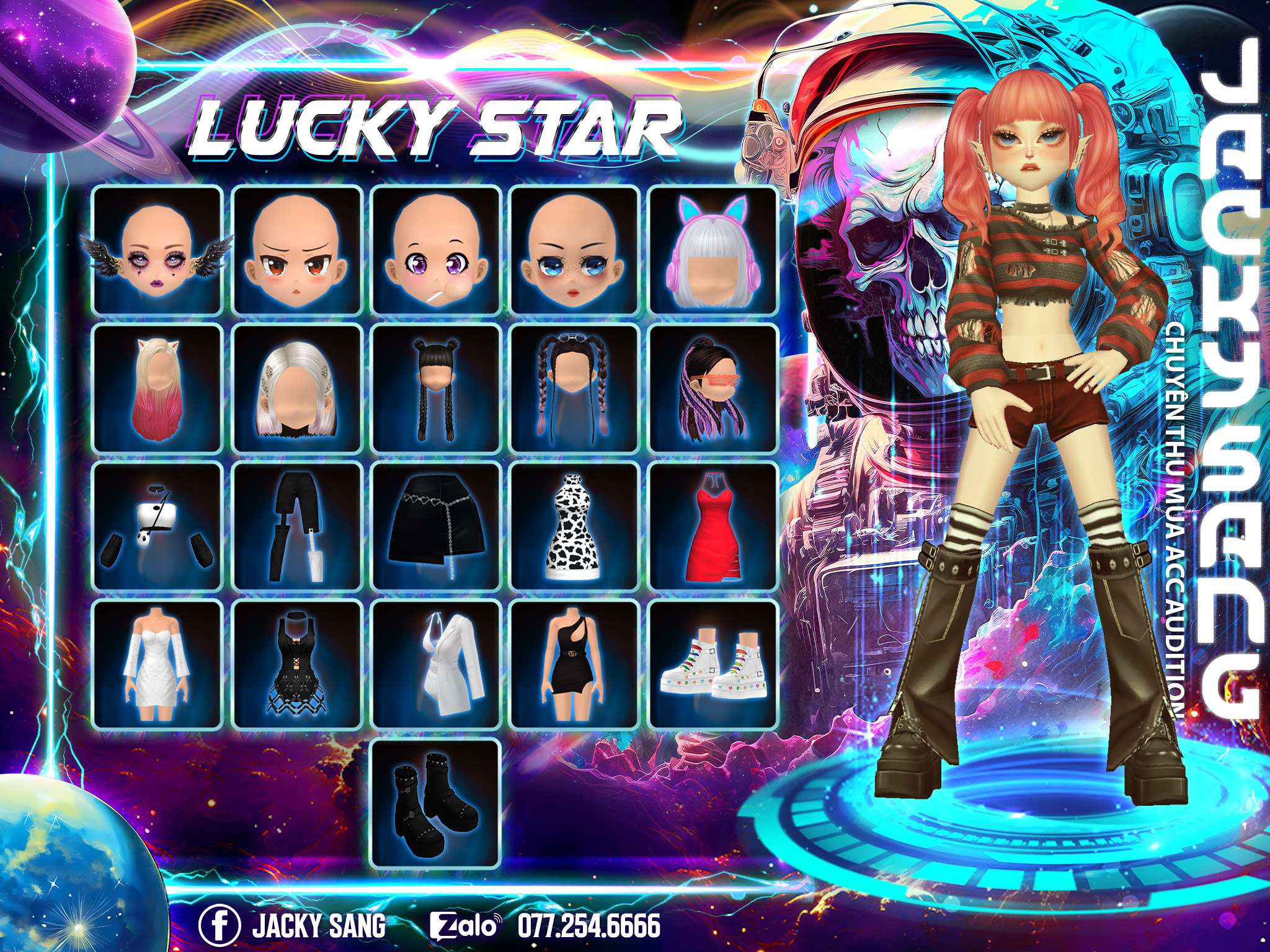Viewport: 1270px width, 952px height.
Task: Pick the silver bob hairstyle with clips
Action: (297, 389)
